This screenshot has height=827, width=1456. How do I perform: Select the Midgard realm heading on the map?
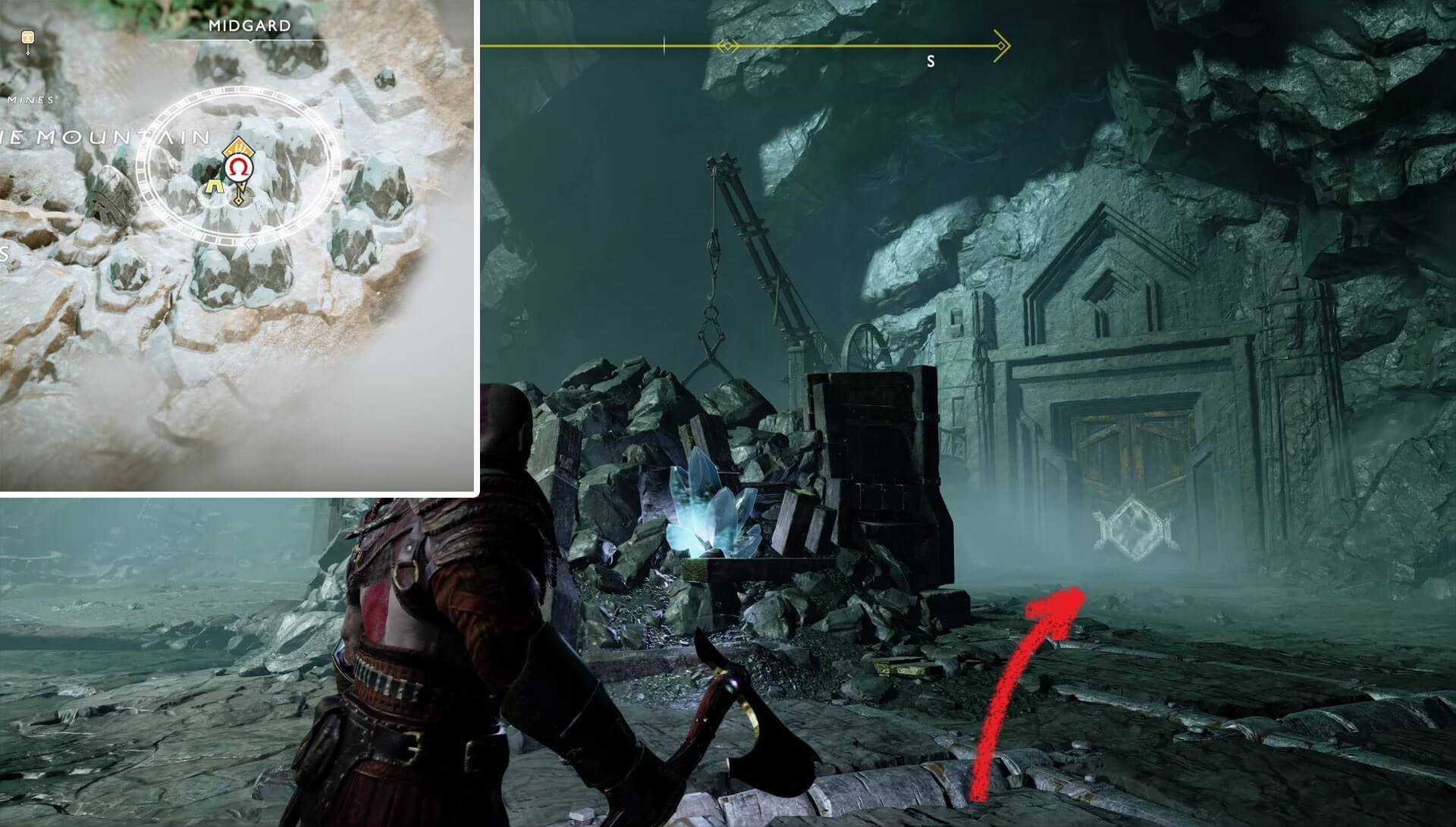250,26
